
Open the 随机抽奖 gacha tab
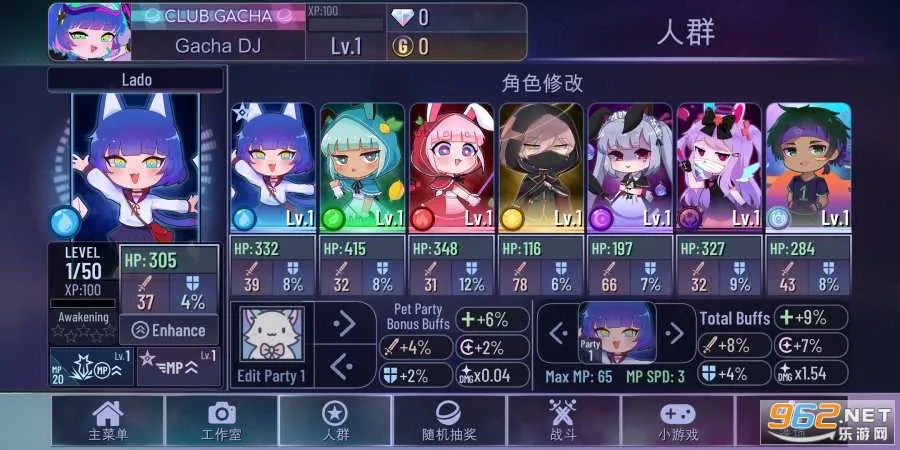pos(449,422)
